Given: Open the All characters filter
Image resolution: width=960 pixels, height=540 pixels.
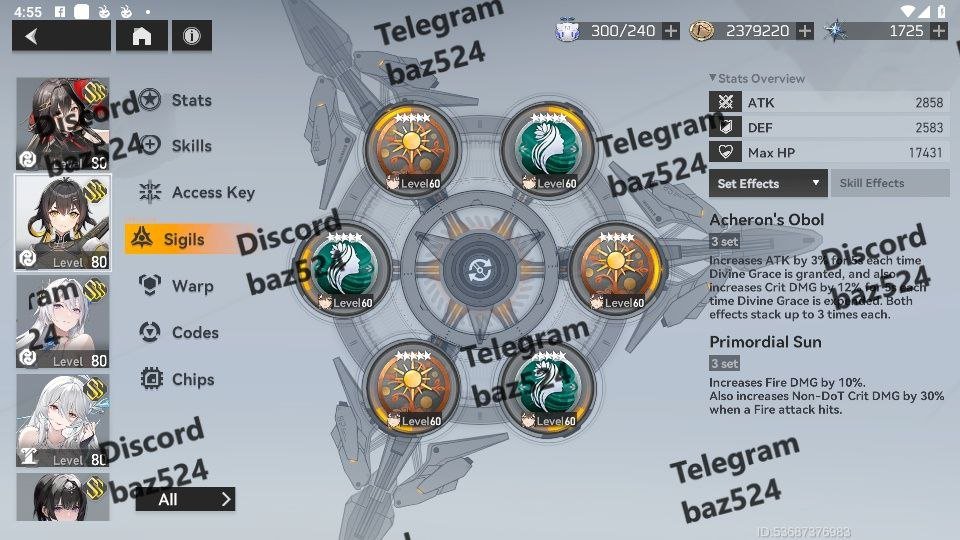Looking at the screenshot, I should tap(185, 499).
